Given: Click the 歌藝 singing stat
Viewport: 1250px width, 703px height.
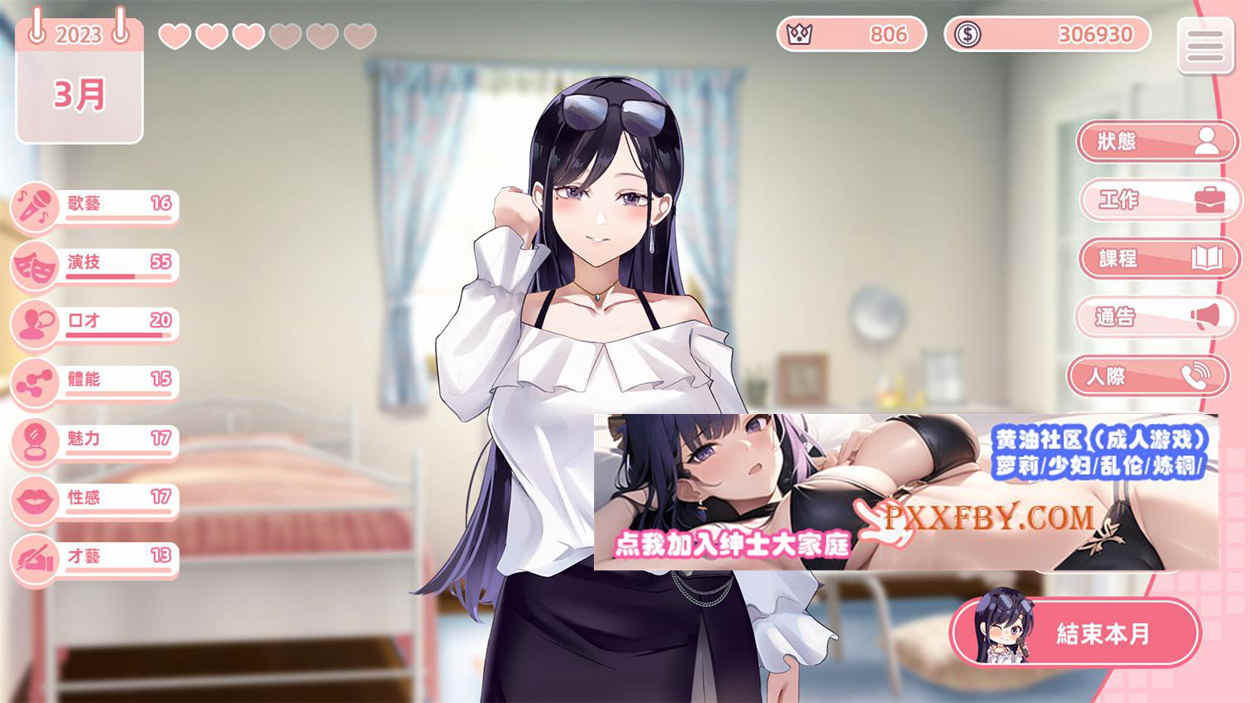Looking at the screenshot, I should coord(96,206).
